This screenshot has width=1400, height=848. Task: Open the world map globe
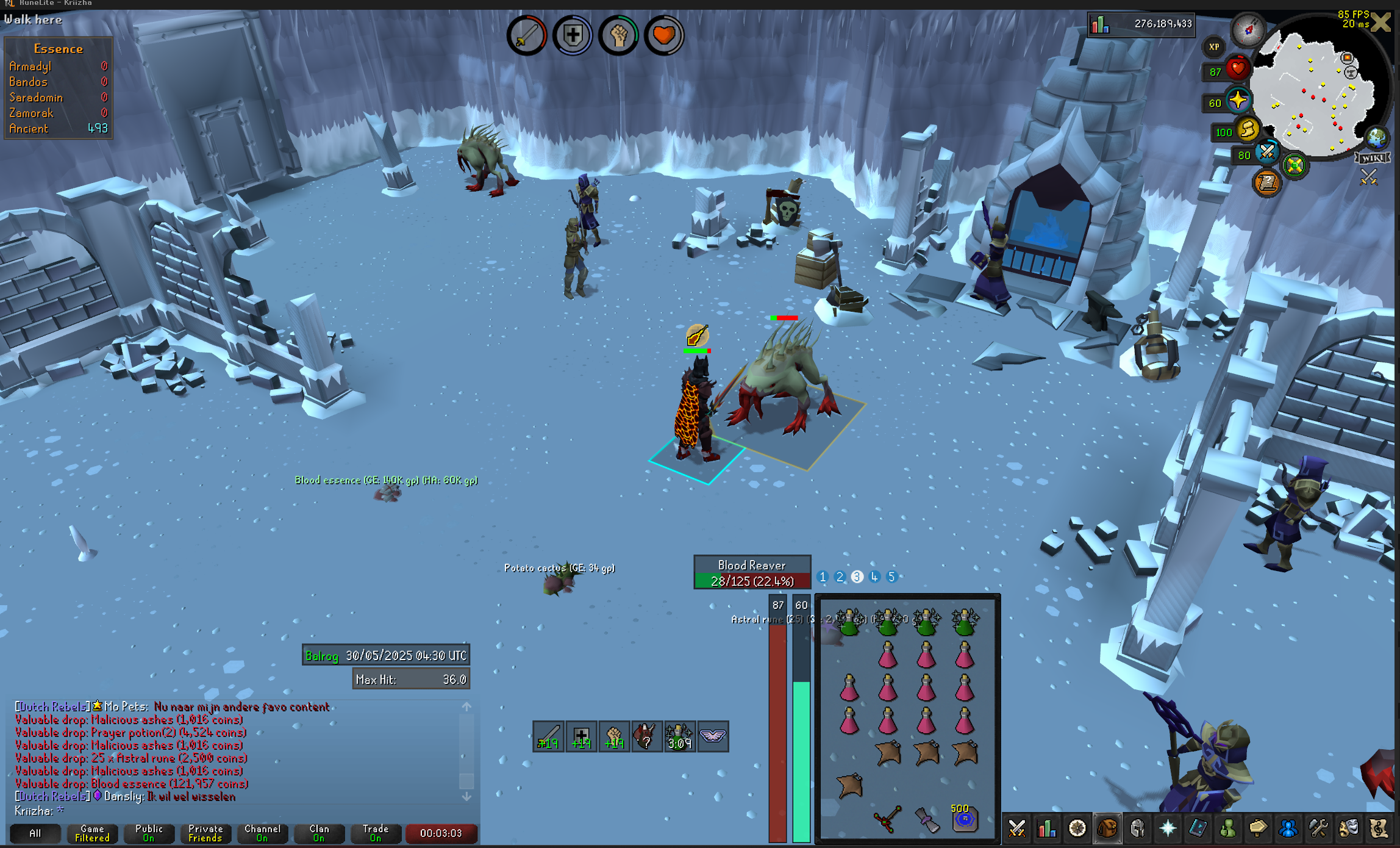tap(1376, 138)
